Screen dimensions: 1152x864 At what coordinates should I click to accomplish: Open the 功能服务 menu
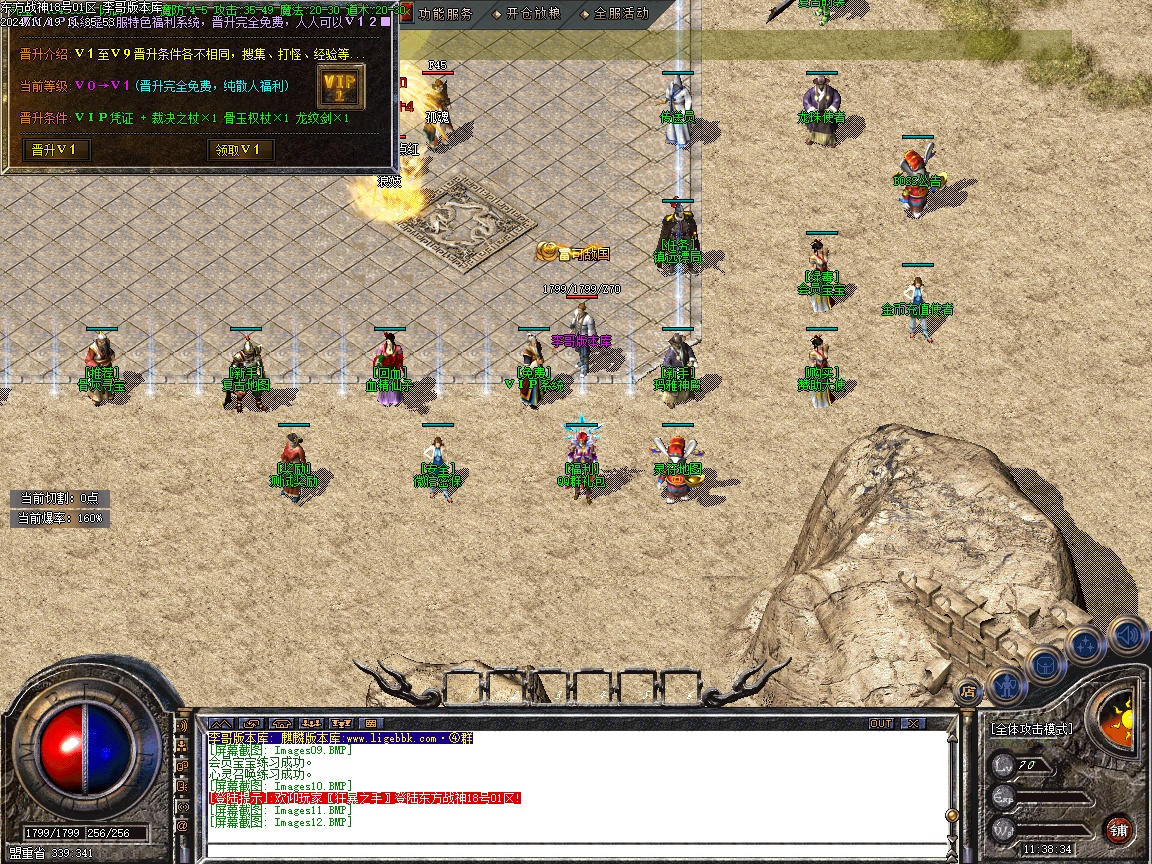tap(445, 14)
